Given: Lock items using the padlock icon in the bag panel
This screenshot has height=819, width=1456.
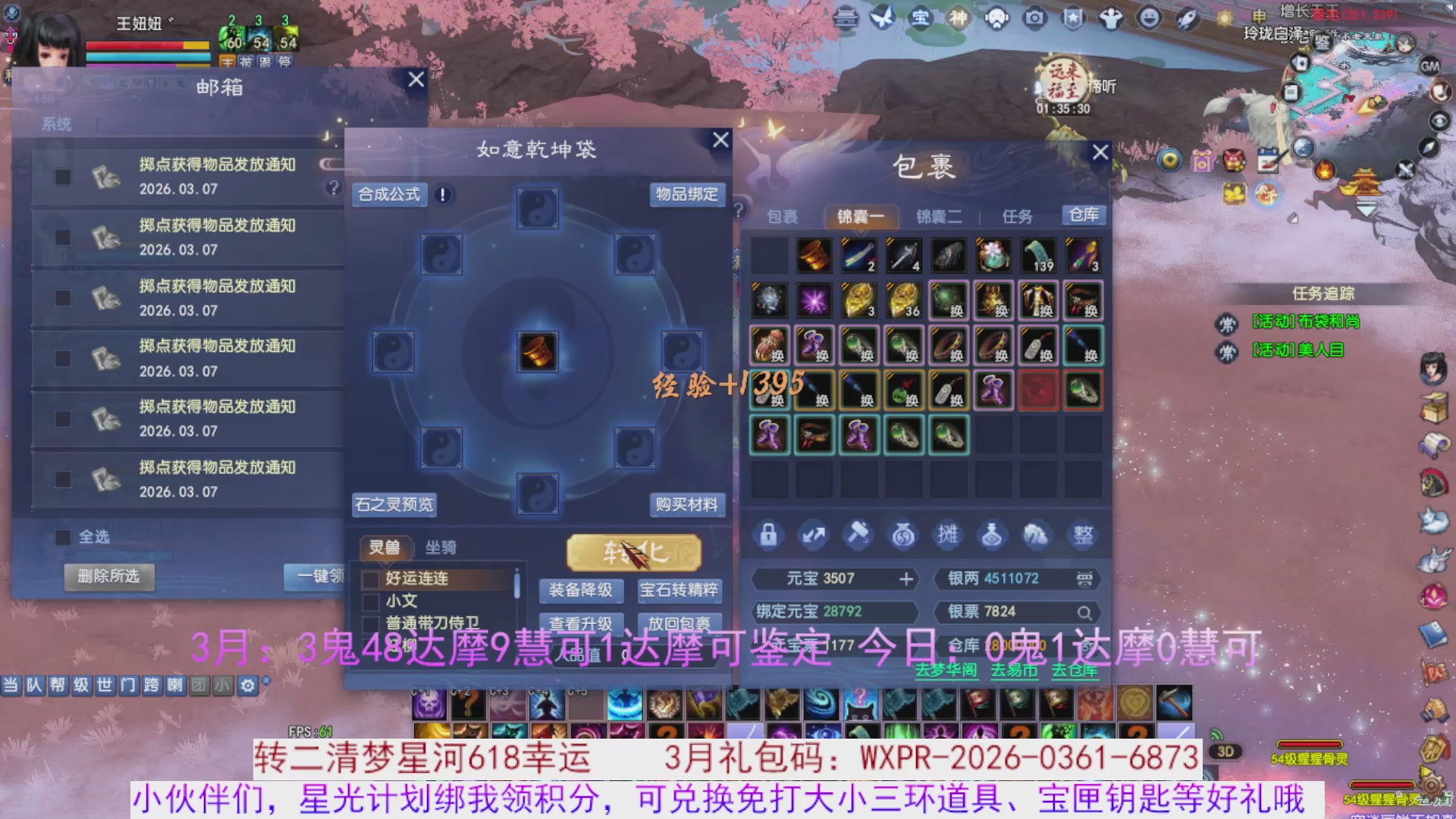Looking at the screenshot, I should [767, 535].
